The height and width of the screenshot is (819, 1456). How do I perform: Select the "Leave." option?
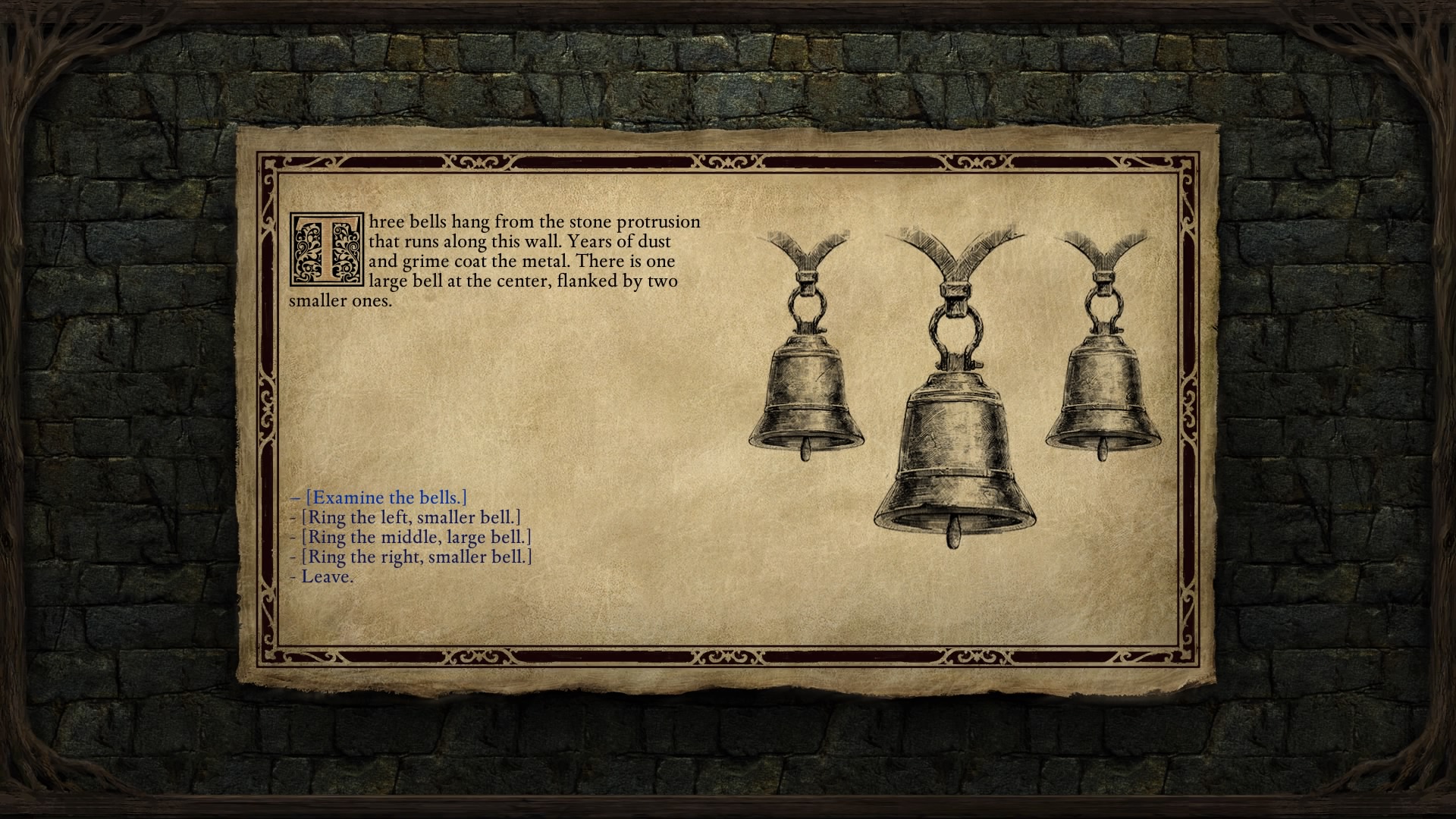point(326,576)
